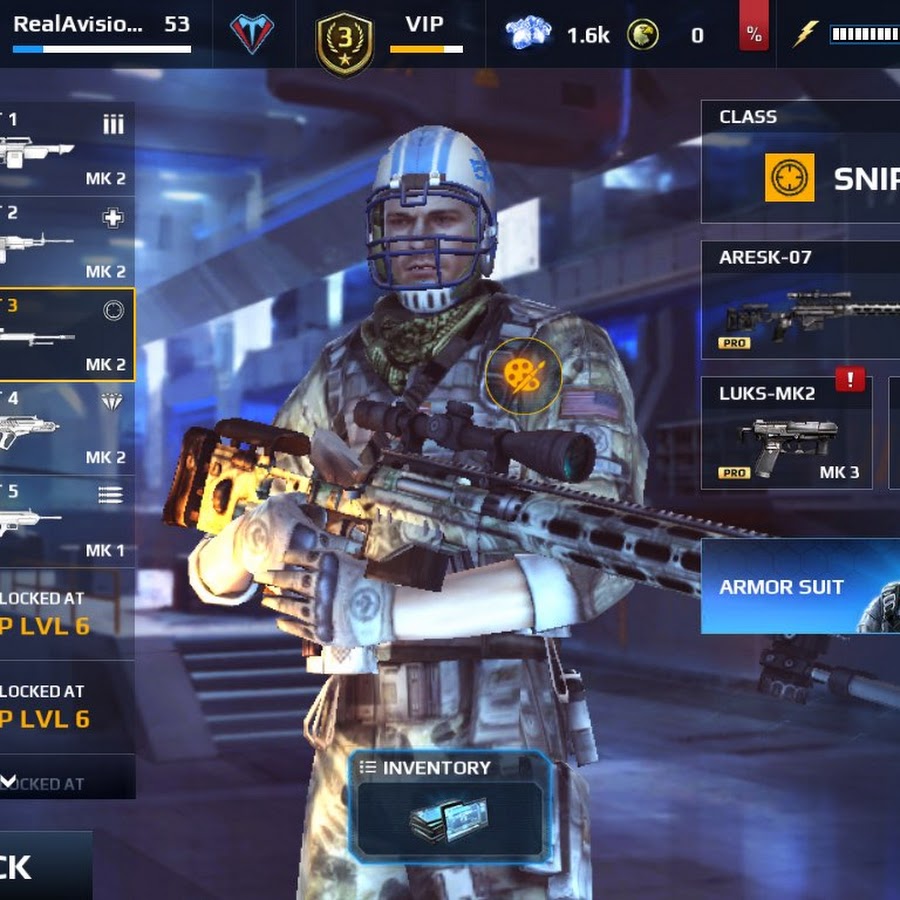Choose loadout slot 2 with medic cross

66,242
